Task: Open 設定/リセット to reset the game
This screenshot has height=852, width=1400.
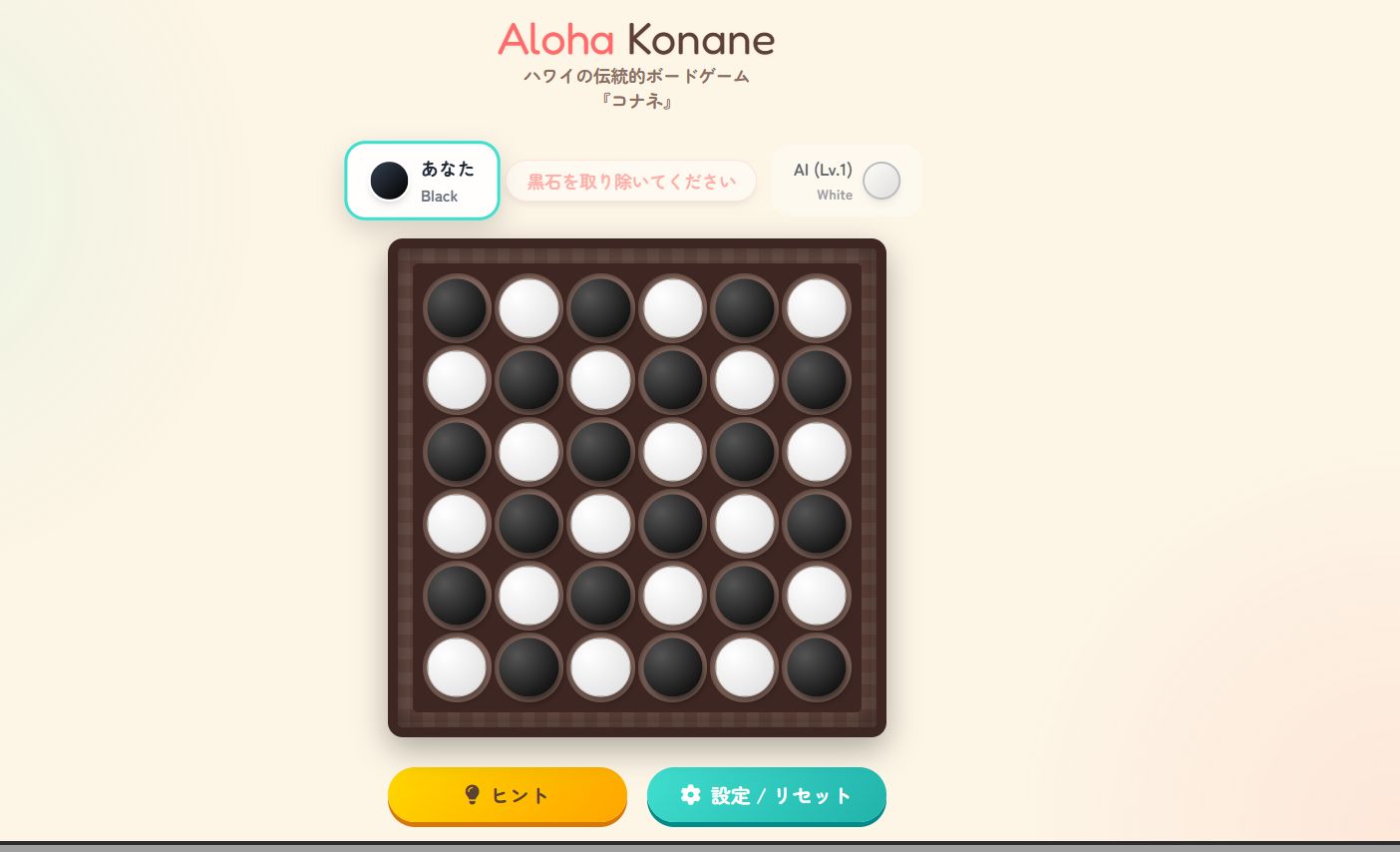Action: click(767, 795)
